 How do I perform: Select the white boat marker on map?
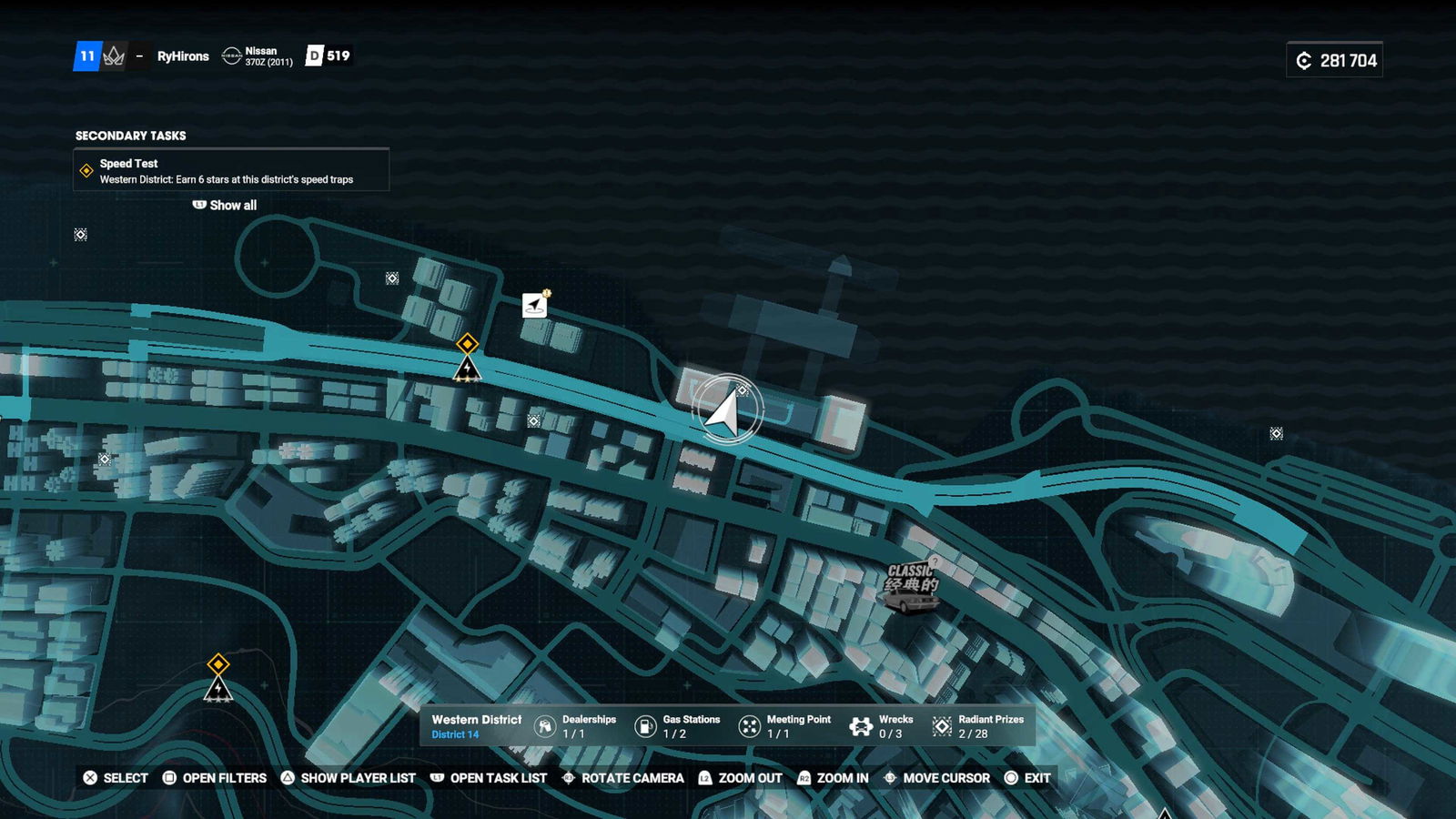[535, 305]
